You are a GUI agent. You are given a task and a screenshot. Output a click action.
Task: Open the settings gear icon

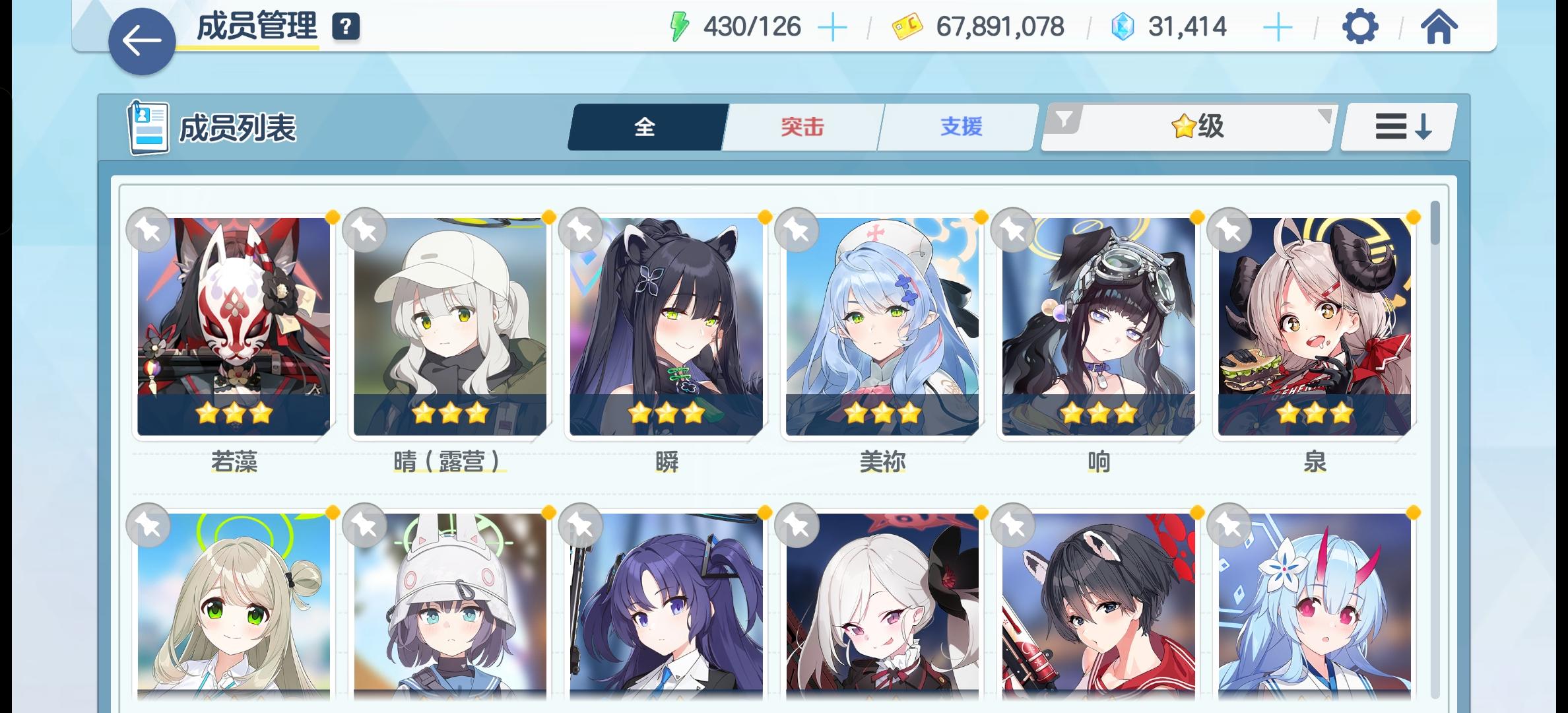pos(1359,27)
